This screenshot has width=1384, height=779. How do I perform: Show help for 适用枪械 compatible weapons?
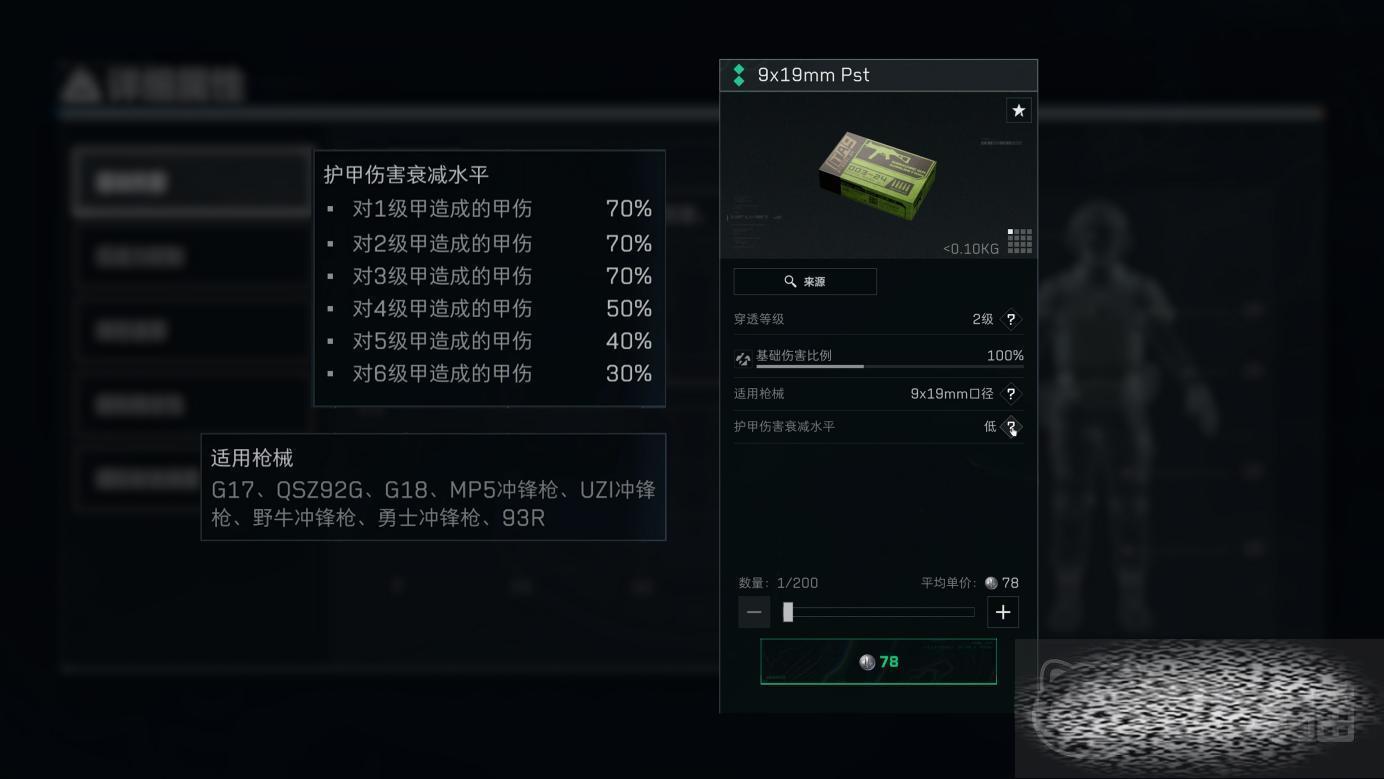coord(1011,394)
